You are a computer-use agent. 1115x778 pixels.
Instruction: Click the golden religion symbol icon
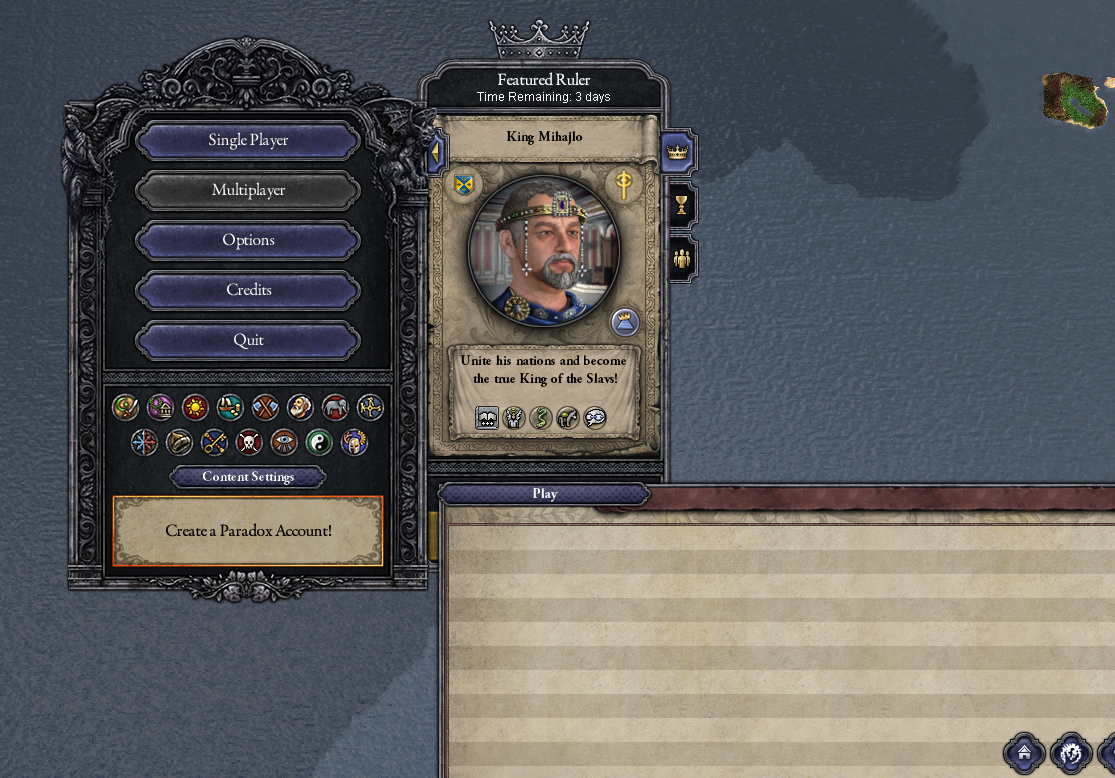[x=623, y=184]
